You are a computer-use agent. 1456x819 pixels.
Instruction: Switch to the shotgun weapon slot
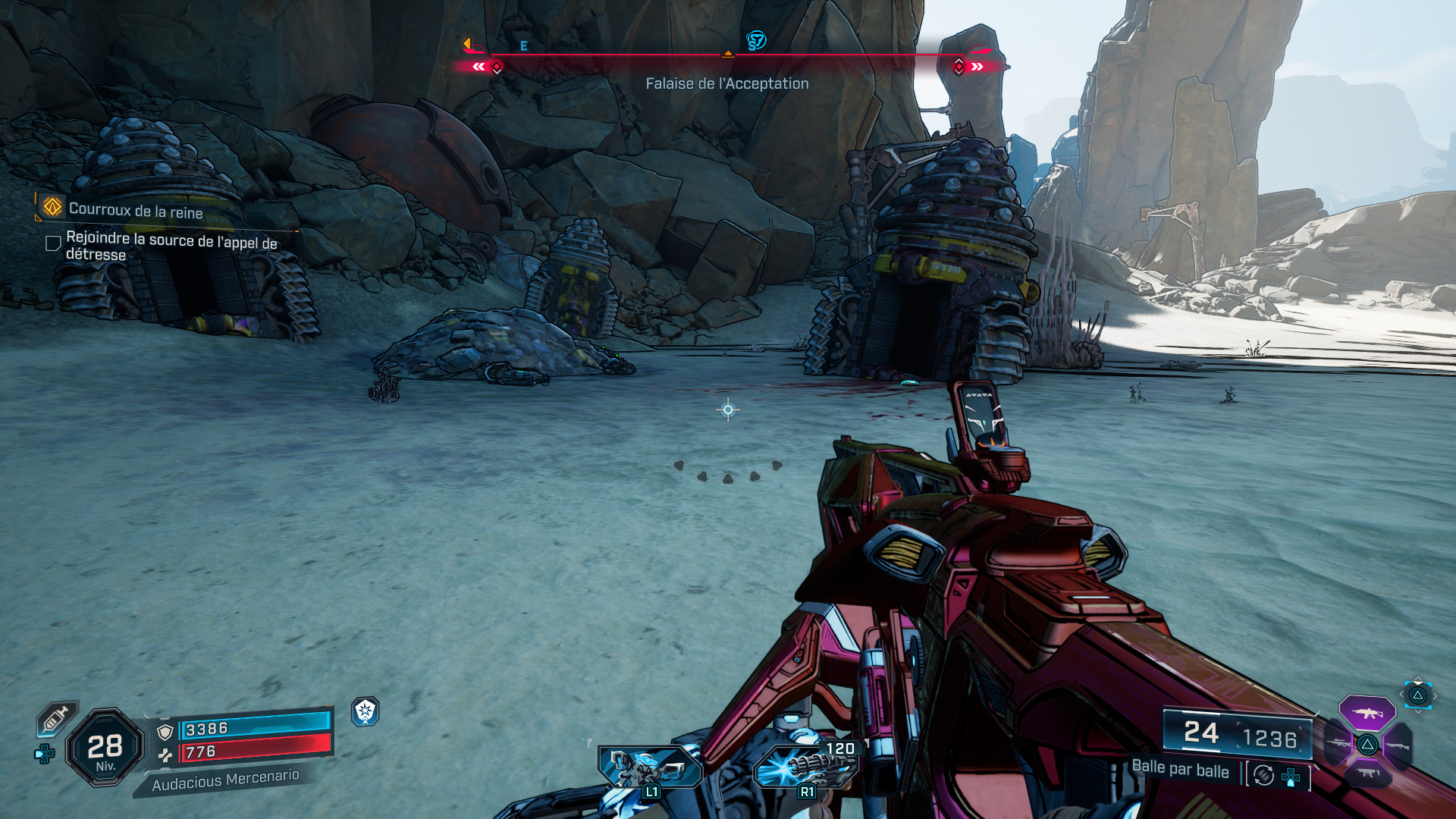pos(1398,745)
